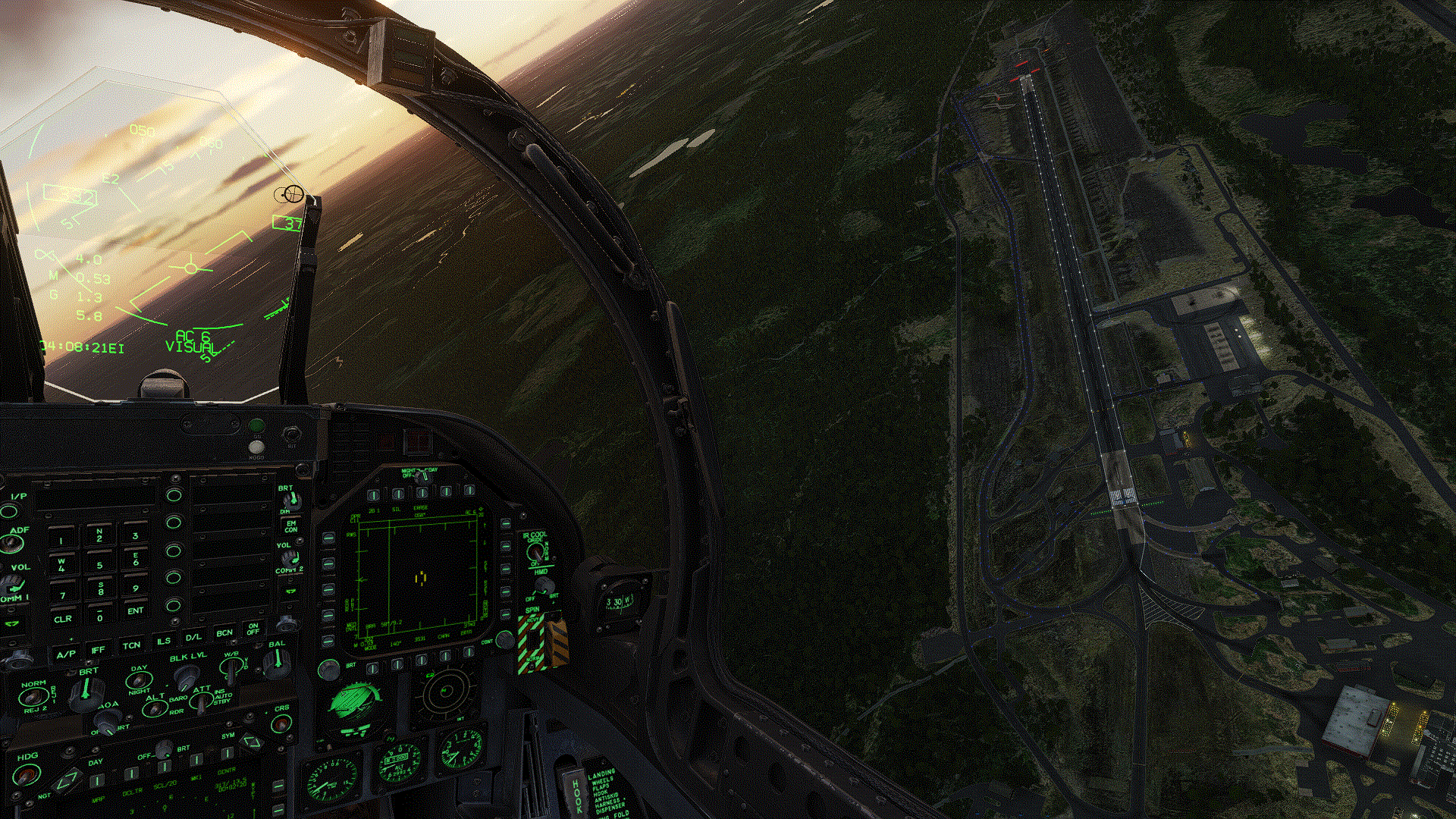Viewport: 1456px width, 819px height.
Task: Click the CRS course set switch
Action: 281,724
